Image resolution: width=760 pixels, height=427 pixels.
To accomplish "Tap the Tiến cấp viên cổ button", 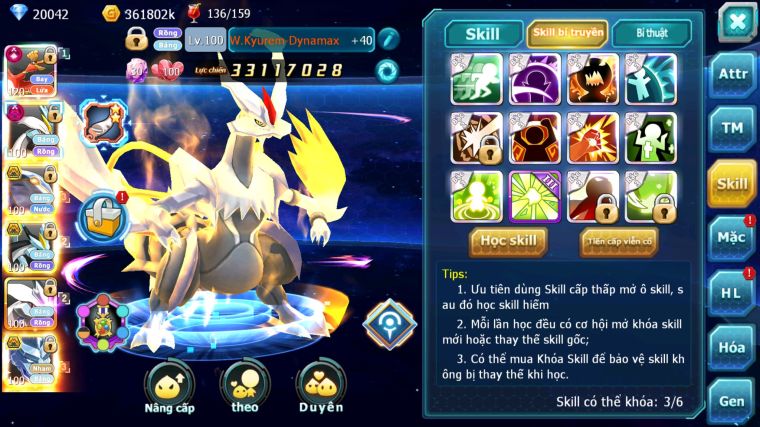I will pos(618,241).
